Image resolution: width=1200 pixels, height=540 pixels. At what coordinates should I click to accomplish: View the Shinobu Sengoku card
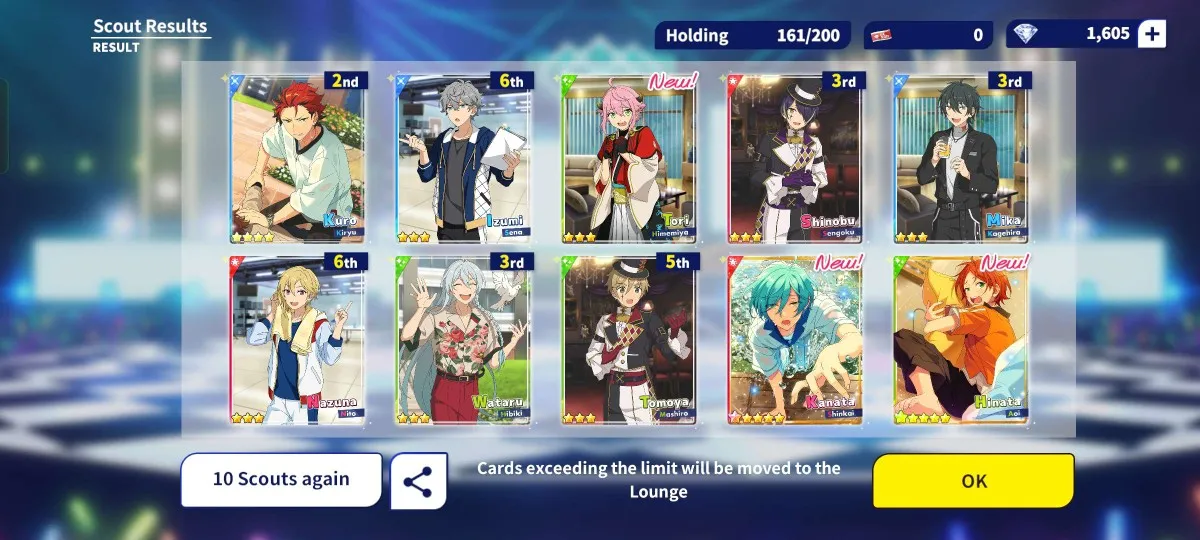click(796, 158)
